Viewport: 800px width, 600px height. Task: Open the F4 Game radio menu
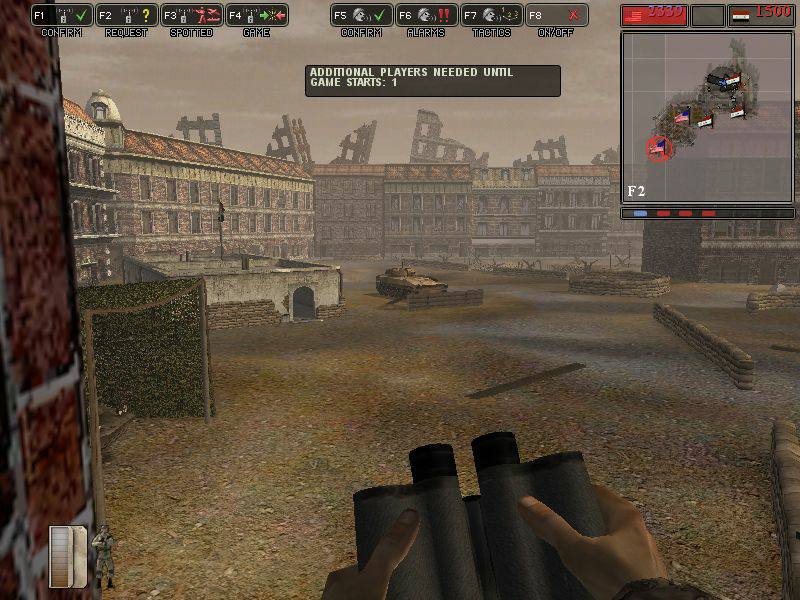[256, 16]
